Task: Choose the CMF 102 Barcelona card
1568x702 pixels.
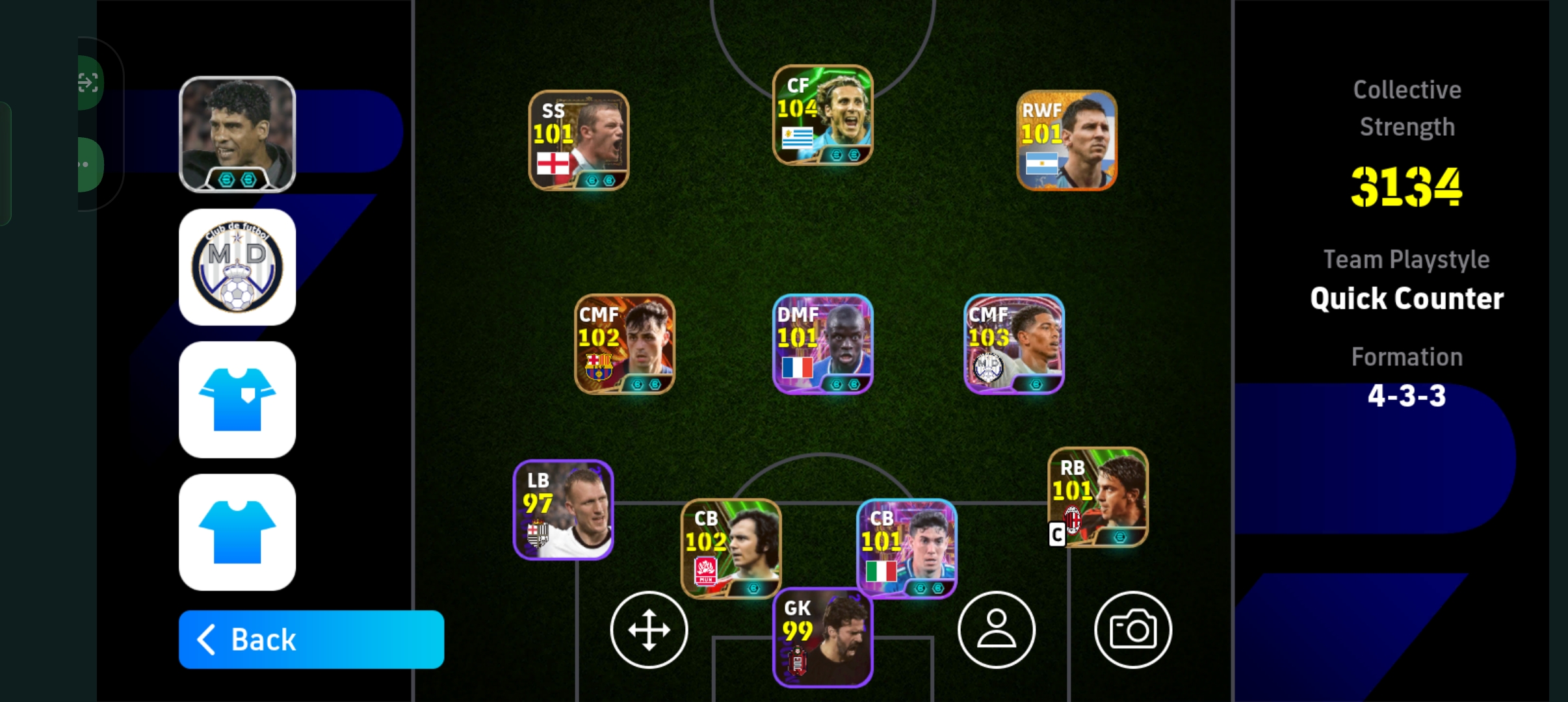Action: (x=624, y=344)
